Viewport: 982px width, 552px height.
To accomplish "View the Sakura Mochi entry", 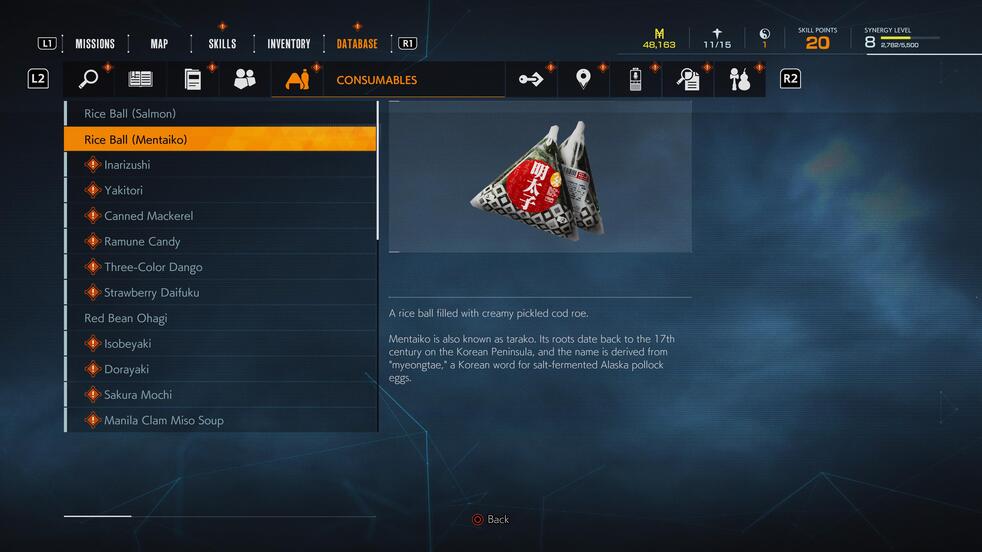I will [x=220, y=395].
